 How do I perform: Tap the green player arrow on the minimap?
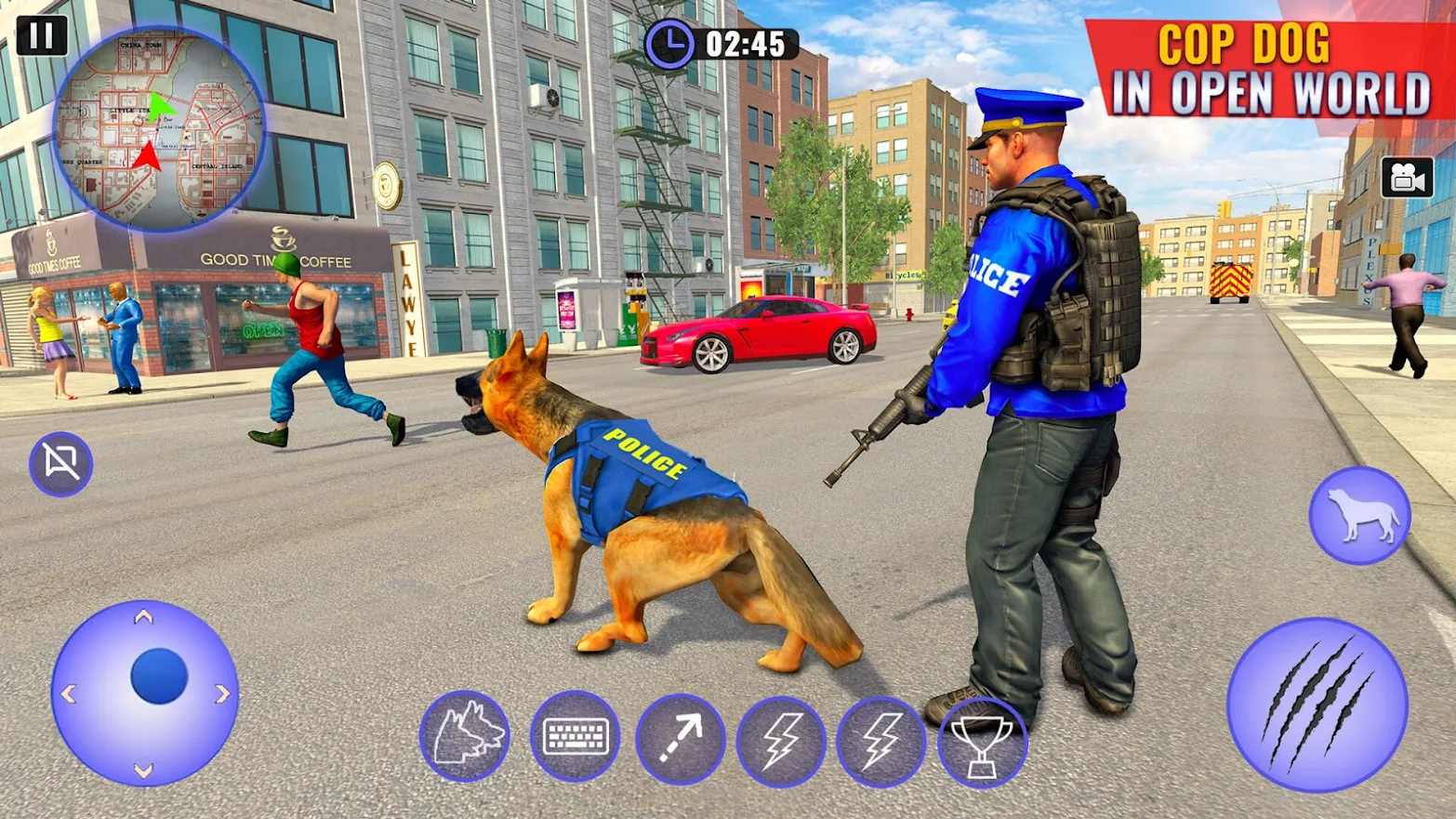coord(164,107)
